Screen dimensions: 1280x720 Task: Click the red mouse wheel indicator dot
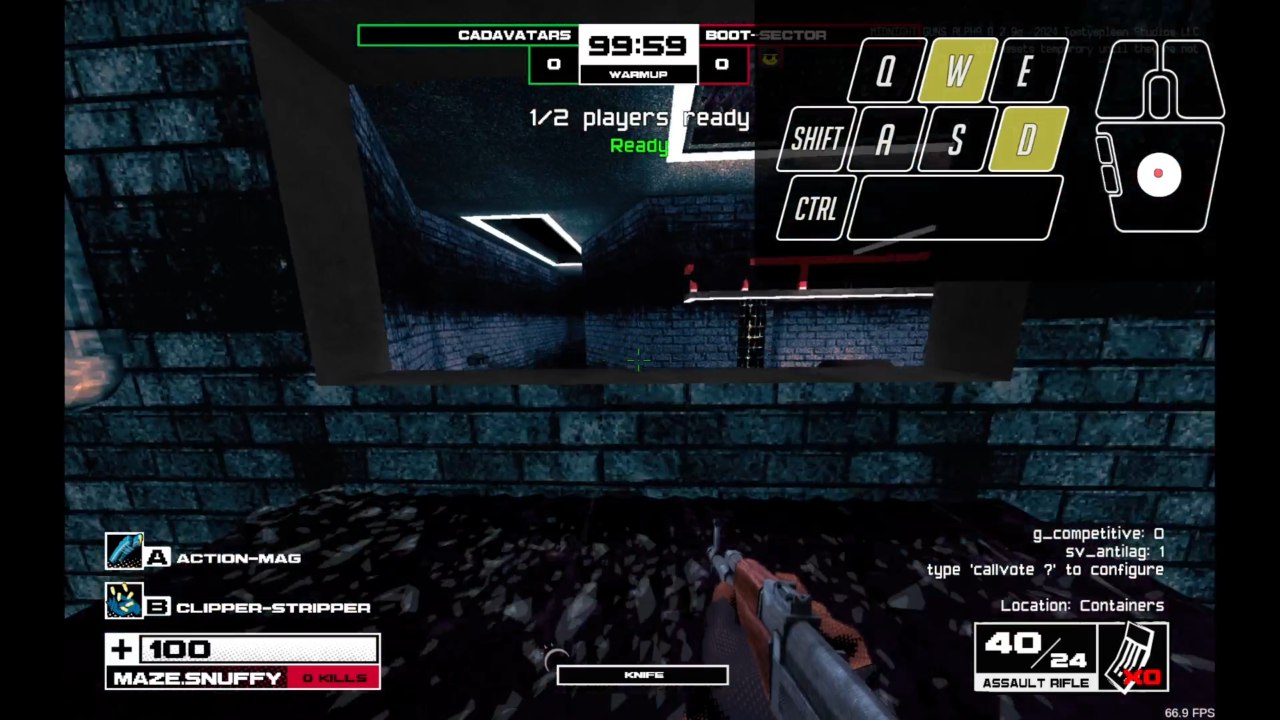click(x=1159, y=174)
